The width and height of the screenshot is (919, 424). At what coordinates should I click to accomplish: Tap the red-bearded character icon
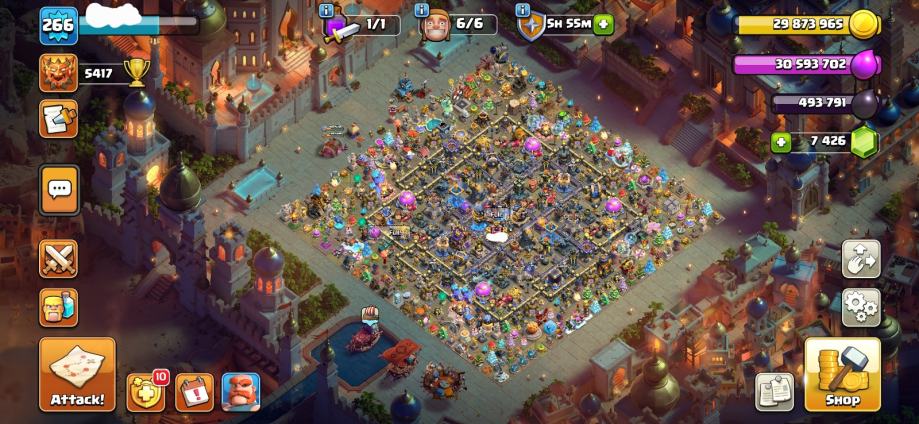pyautogui.click(x=240, y=392)
